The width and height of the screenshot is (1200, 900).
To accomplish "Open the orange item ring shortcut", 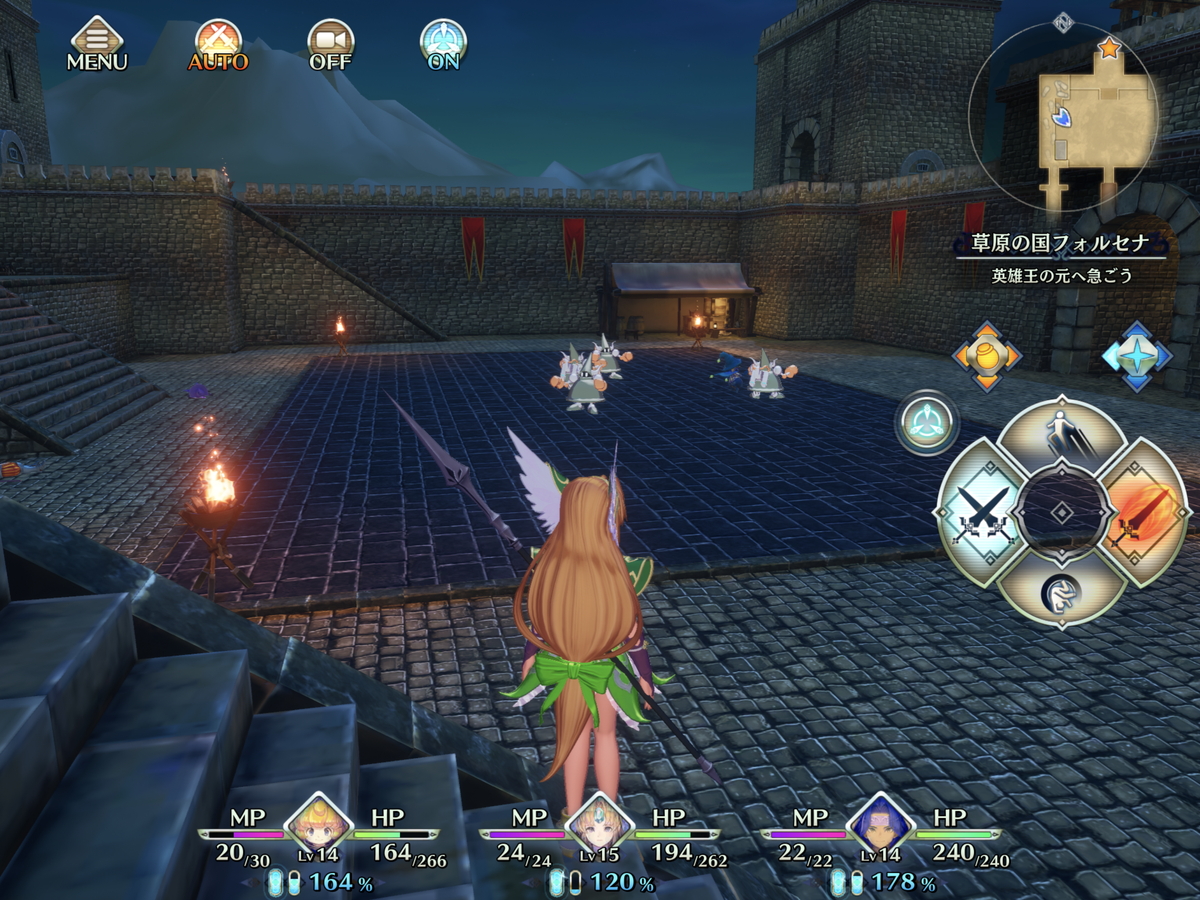I will 986,356.
